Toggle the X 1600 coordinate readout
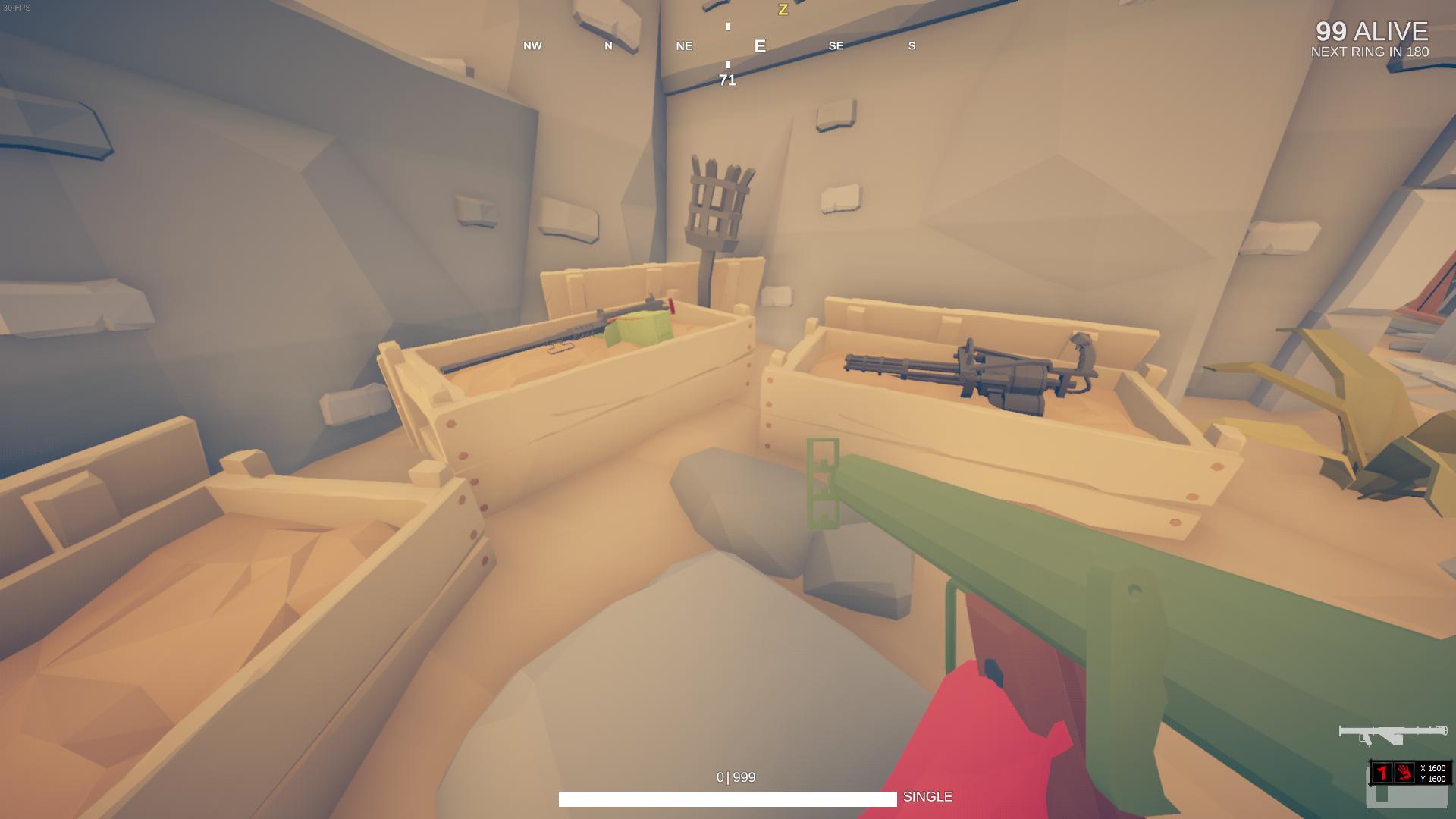Screen dimensions: 1456x819 (1432, 768)
